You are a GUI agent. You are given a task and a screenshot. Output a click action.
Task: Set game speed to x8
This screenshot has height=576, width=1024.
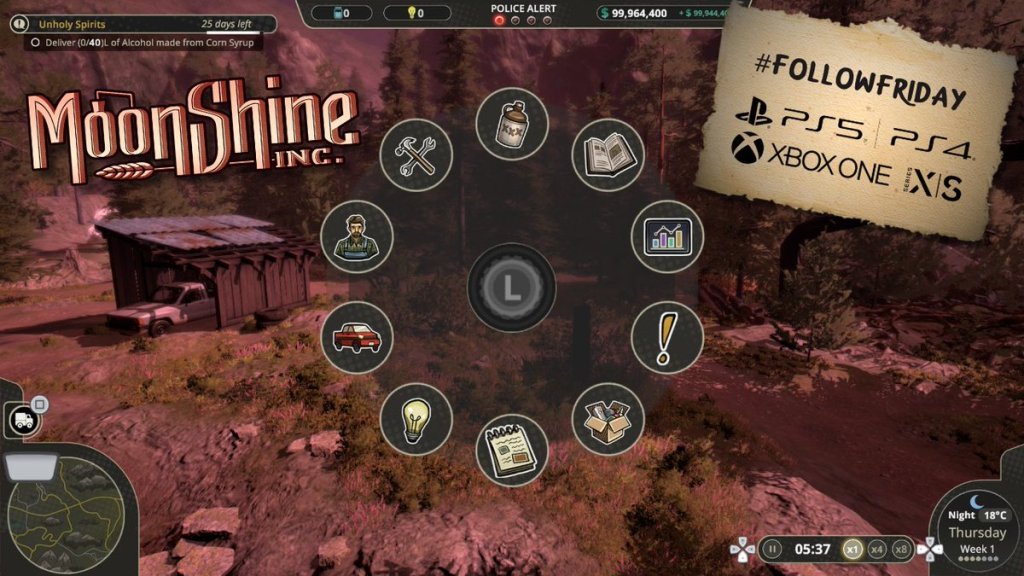point(902,548)
